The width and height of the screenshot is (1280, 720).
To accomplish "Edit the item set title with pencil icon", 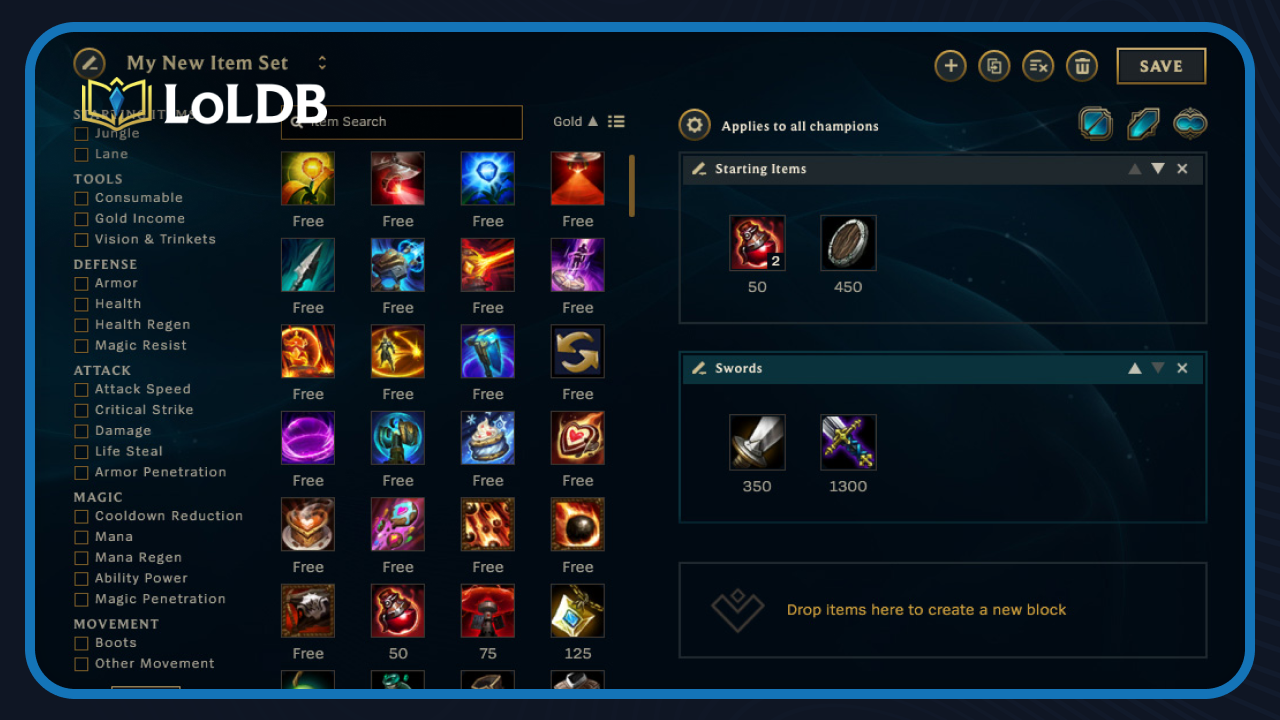I will click(x=88, y=63).
